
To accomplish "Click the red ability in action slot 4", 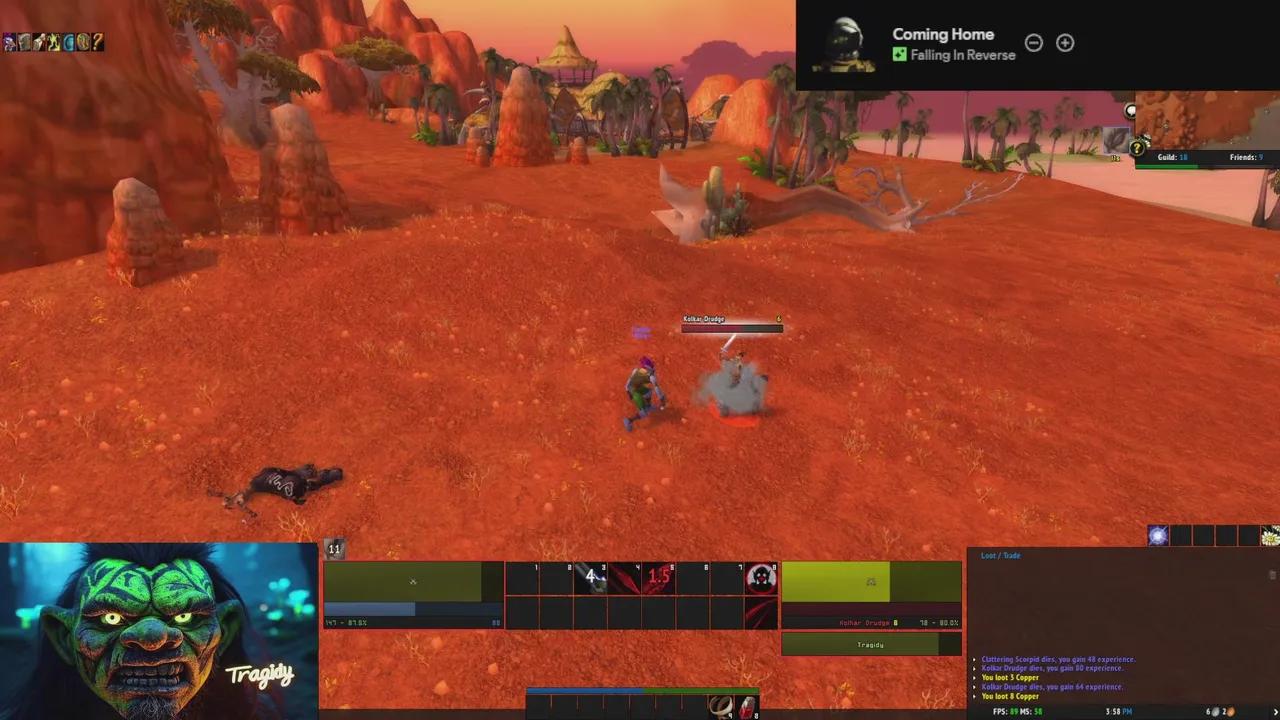I will pos(625,577).
